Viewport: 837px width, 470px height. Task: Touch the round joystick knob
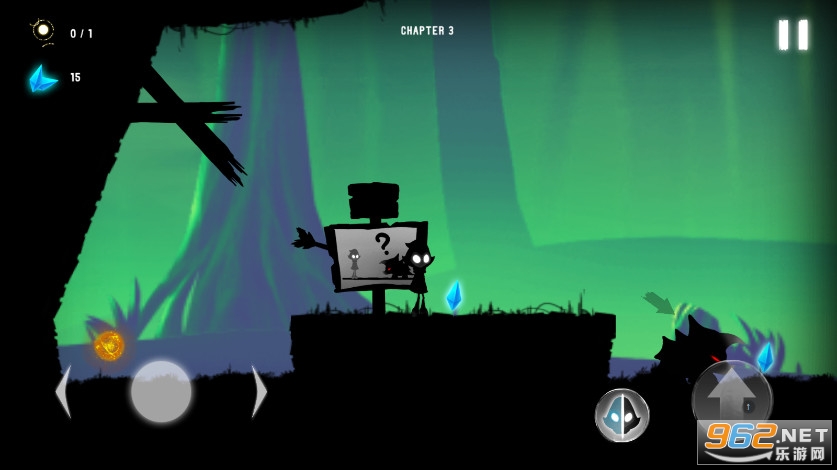coord(161,391)
